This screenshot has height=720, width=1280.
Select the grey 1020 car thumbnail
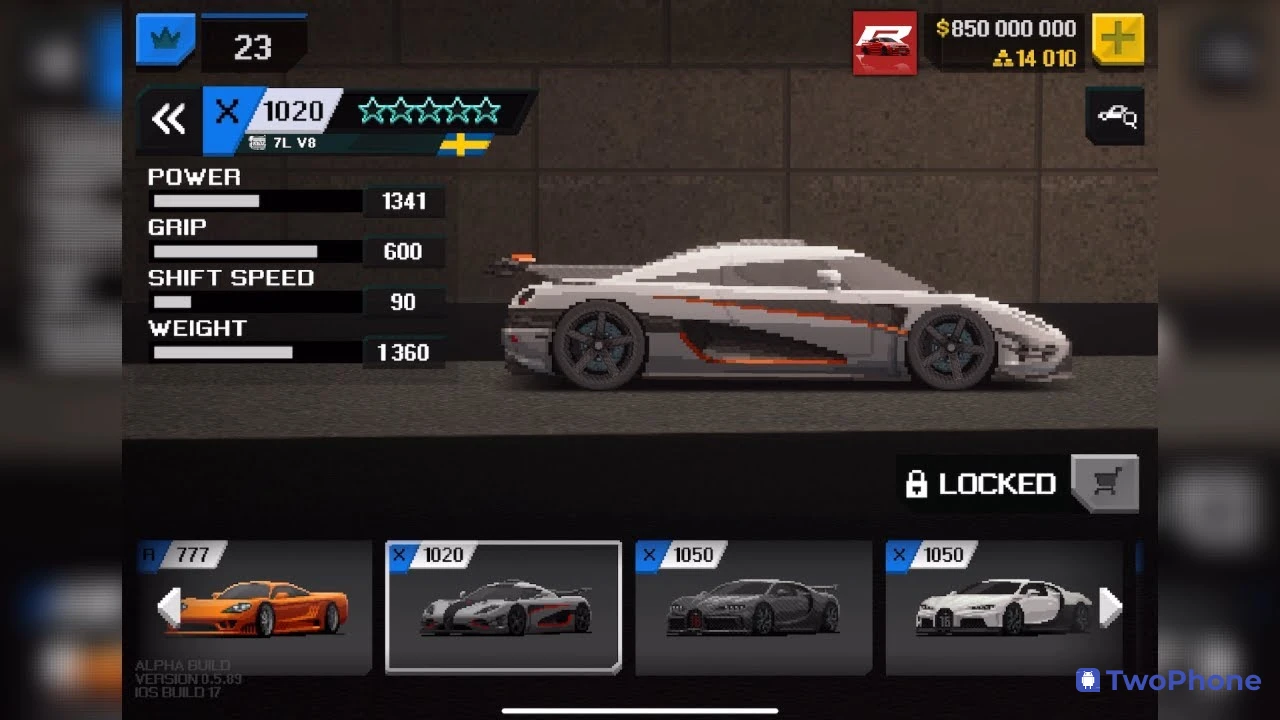503,607
